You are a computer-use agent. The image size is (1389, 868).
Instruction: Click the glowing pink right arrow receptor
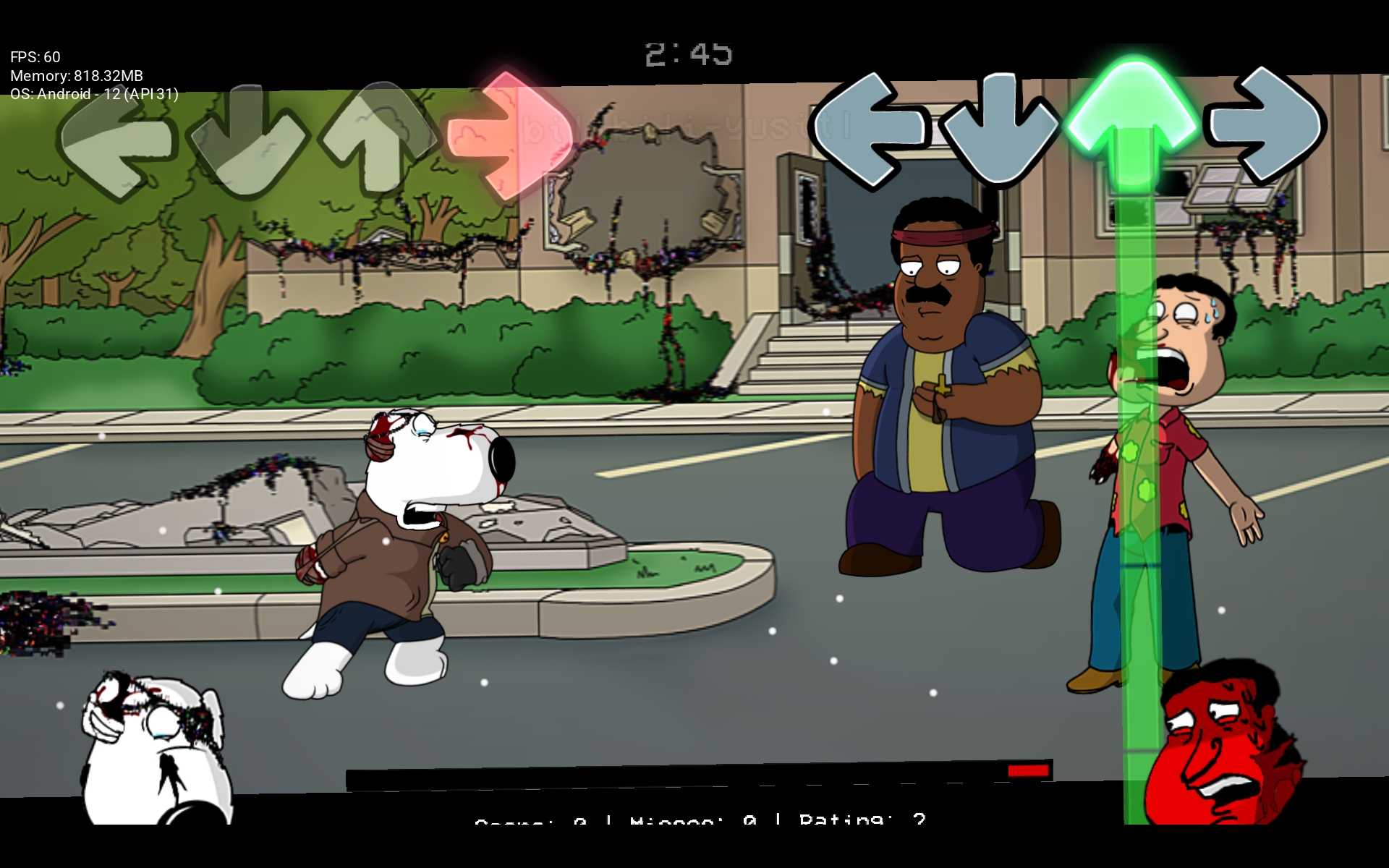[x=506, y=136]
